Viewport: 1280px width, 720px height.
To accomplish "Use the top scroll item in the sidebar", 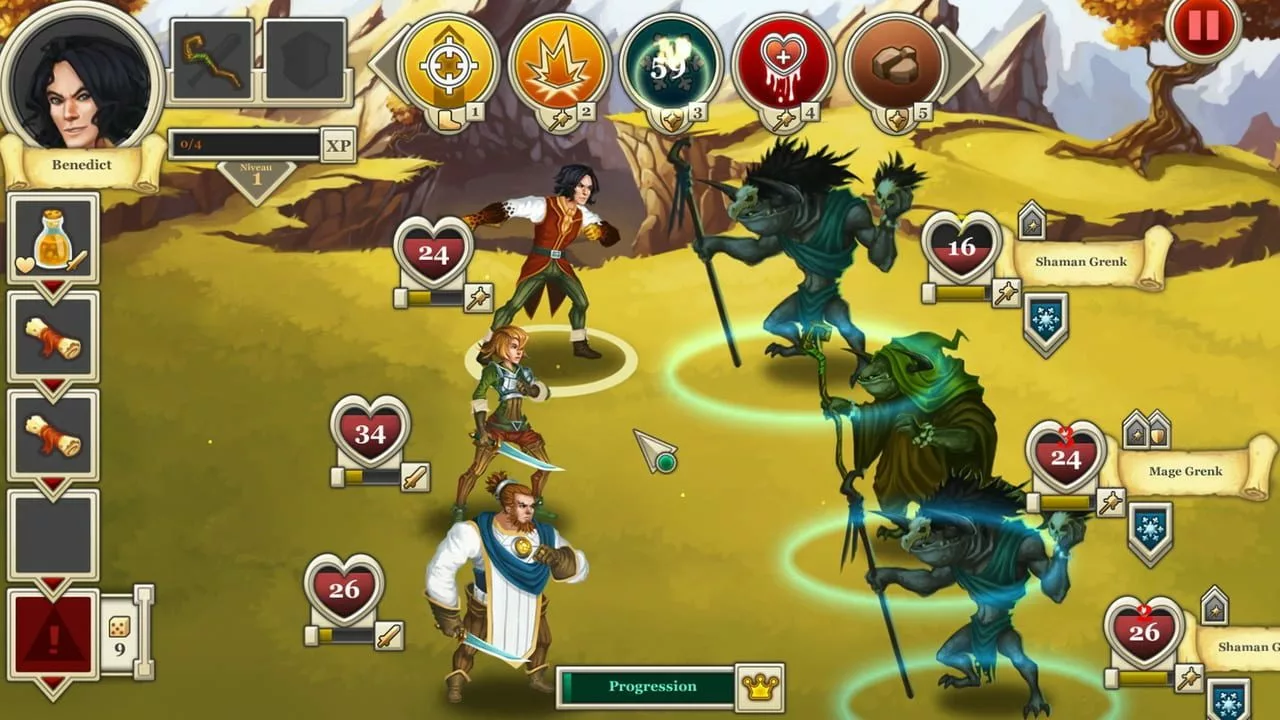I will tap(52, 335).
